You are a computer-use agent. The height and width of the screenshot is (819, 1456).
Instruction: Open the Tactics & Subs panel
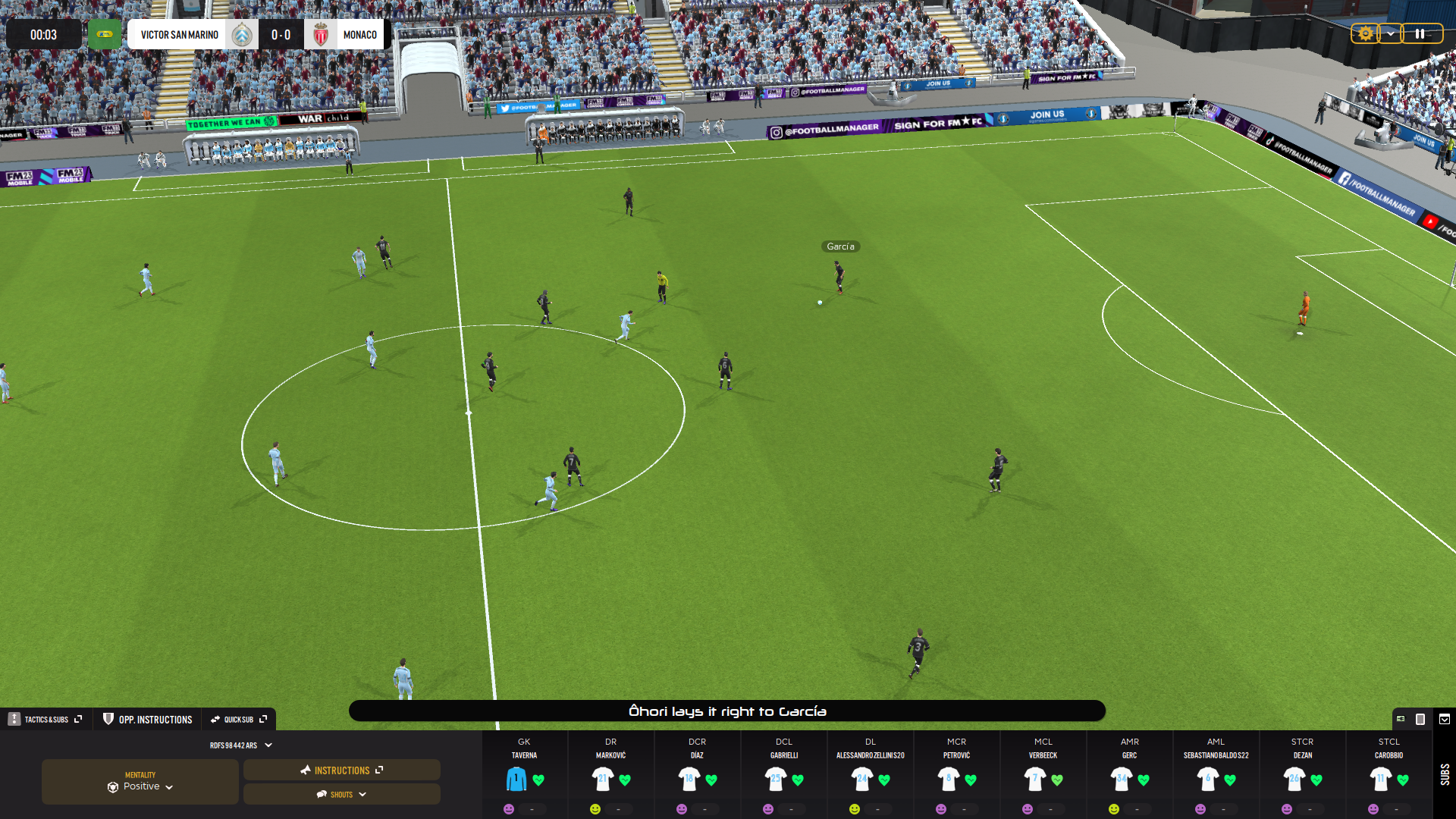[46, 720]
